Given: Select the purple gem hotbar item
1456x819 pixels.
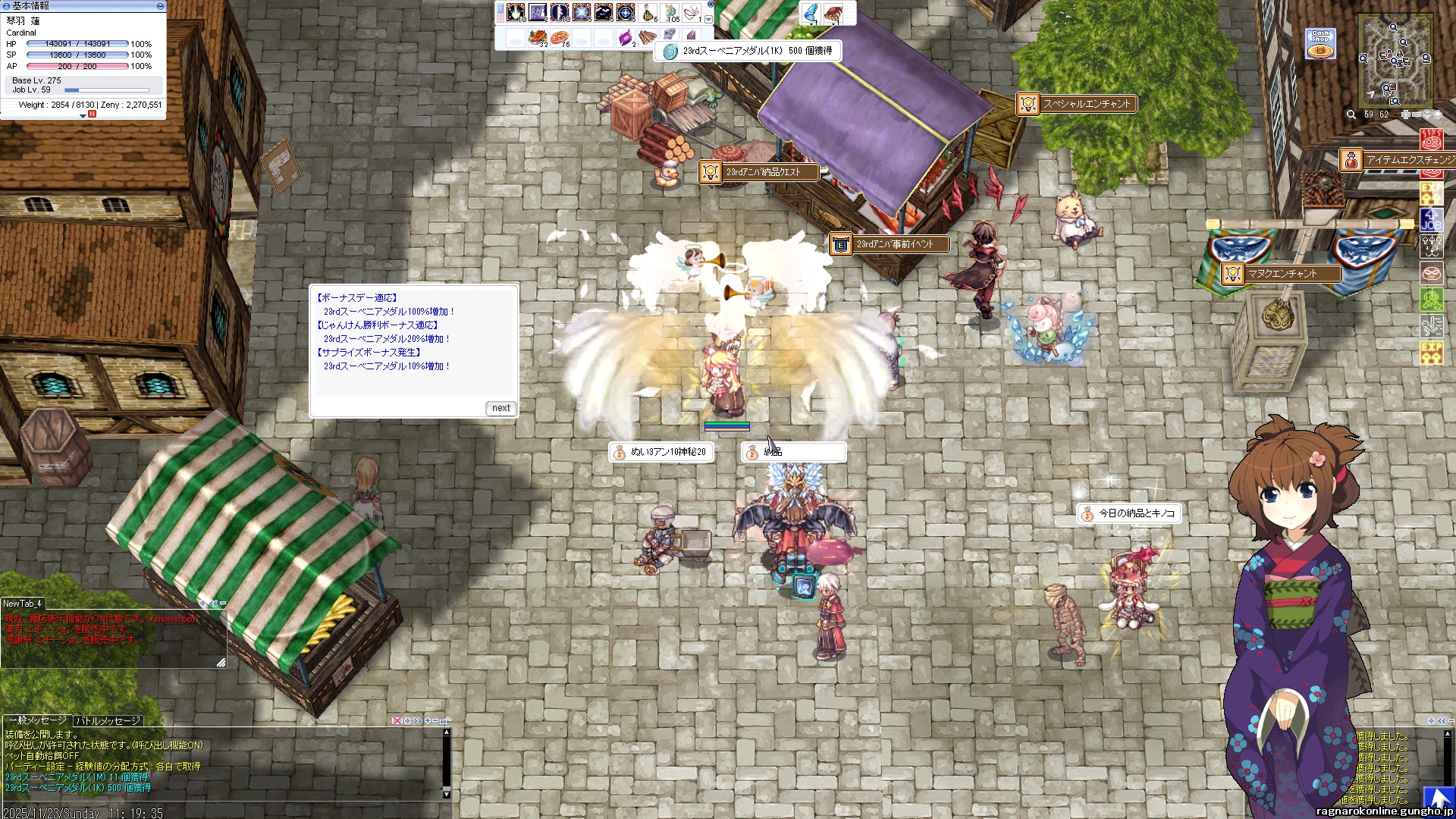Looking at the screenshot, I should point(626,36).
